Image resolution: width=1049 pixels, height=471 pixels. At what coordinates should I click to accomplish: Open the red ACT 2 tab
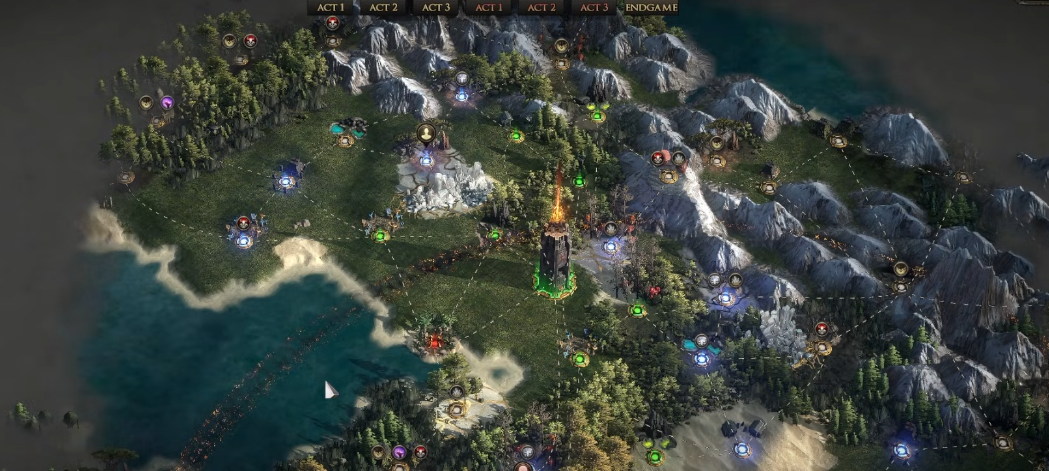[541, 7]
